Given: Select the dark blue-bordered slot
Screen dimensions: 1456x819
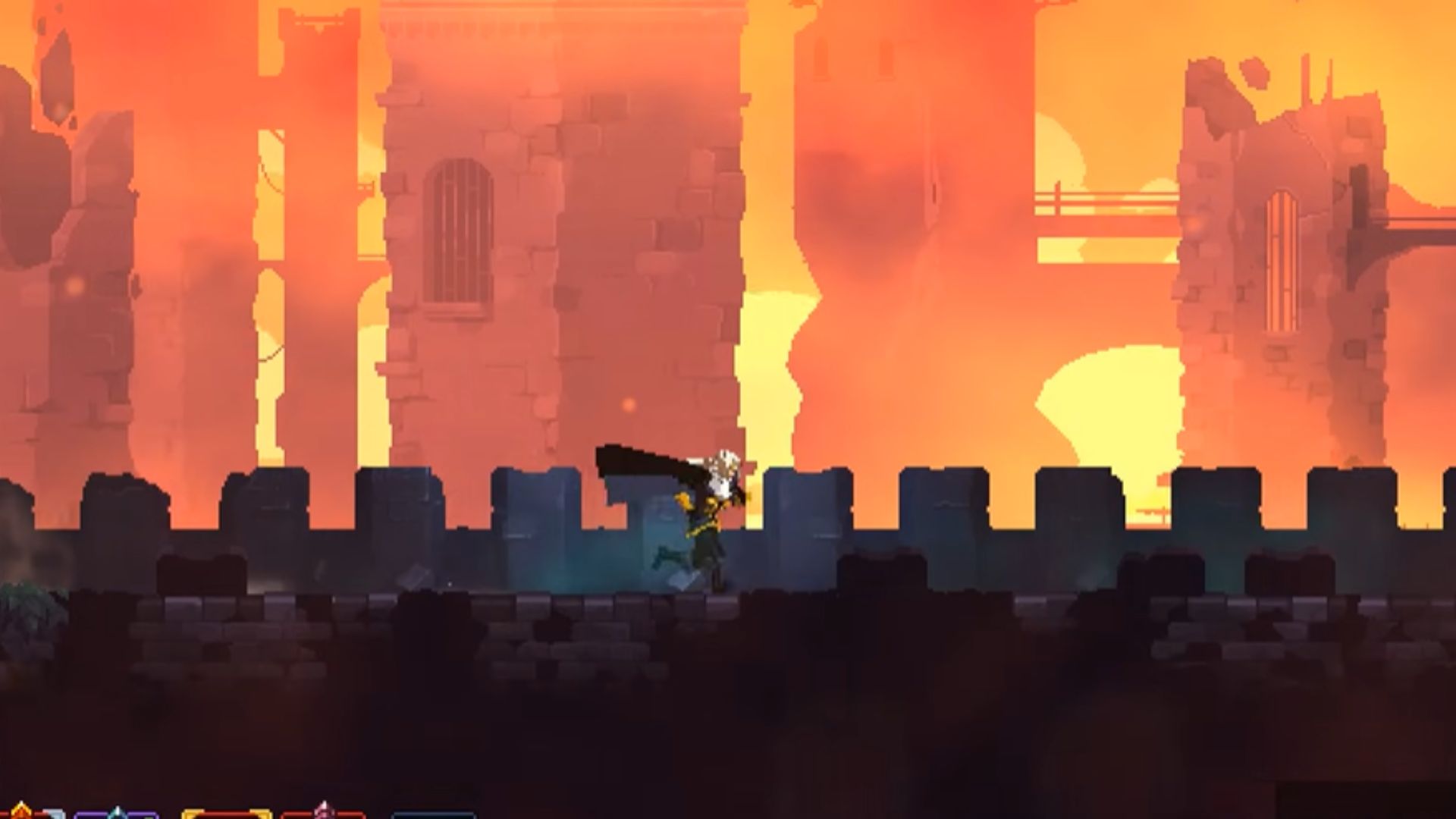Looking at the screenshot, I should pyautogui.click(x=435, y=815).
